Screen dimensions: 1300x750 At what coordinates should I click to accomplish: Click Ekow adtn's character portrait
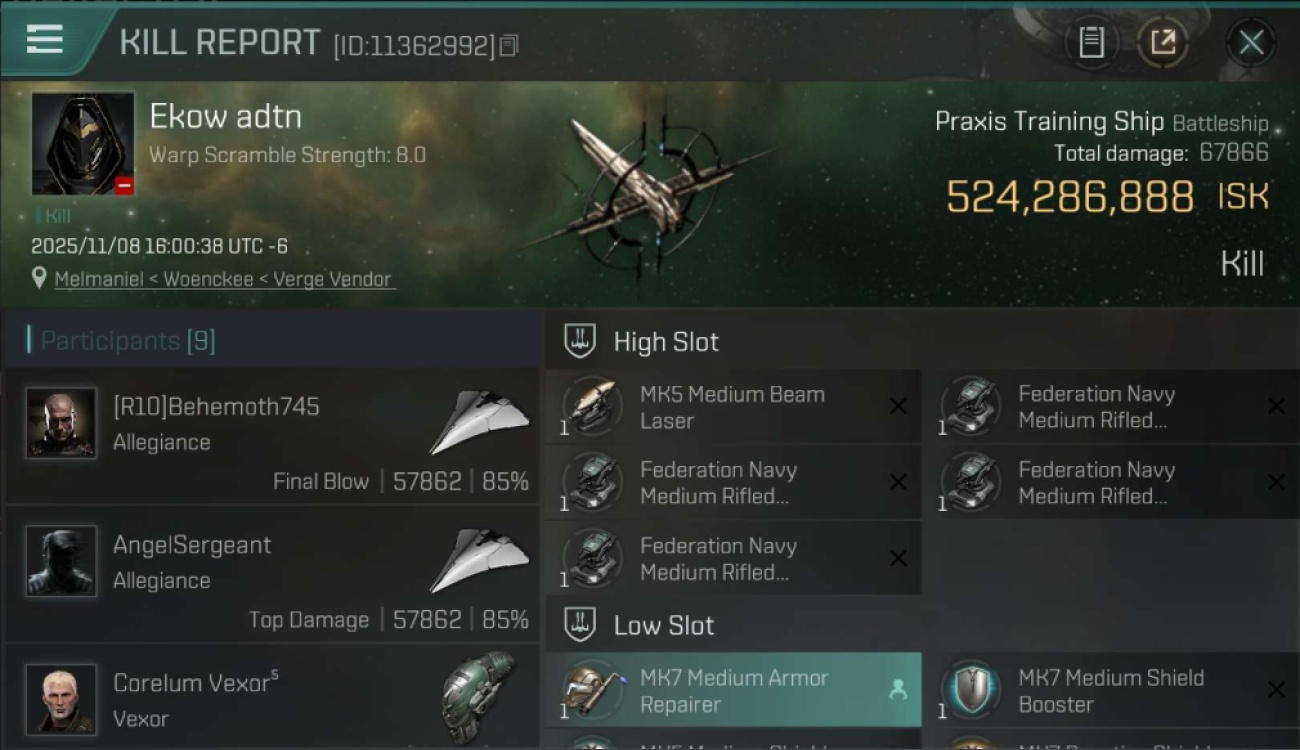click(x=83, y=143)
